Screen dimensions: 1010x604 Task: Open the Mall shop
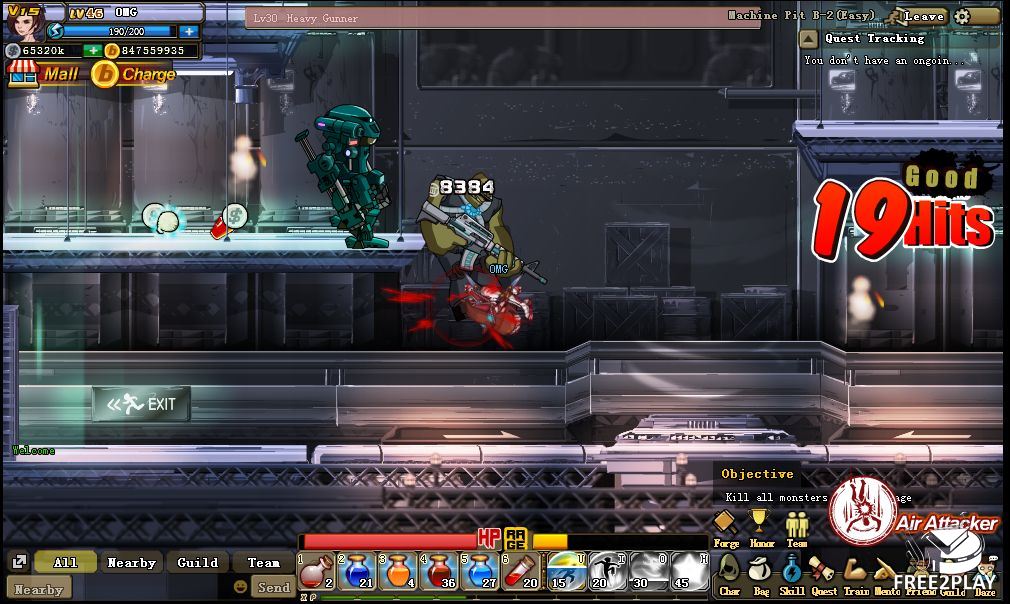click(44, 74)
